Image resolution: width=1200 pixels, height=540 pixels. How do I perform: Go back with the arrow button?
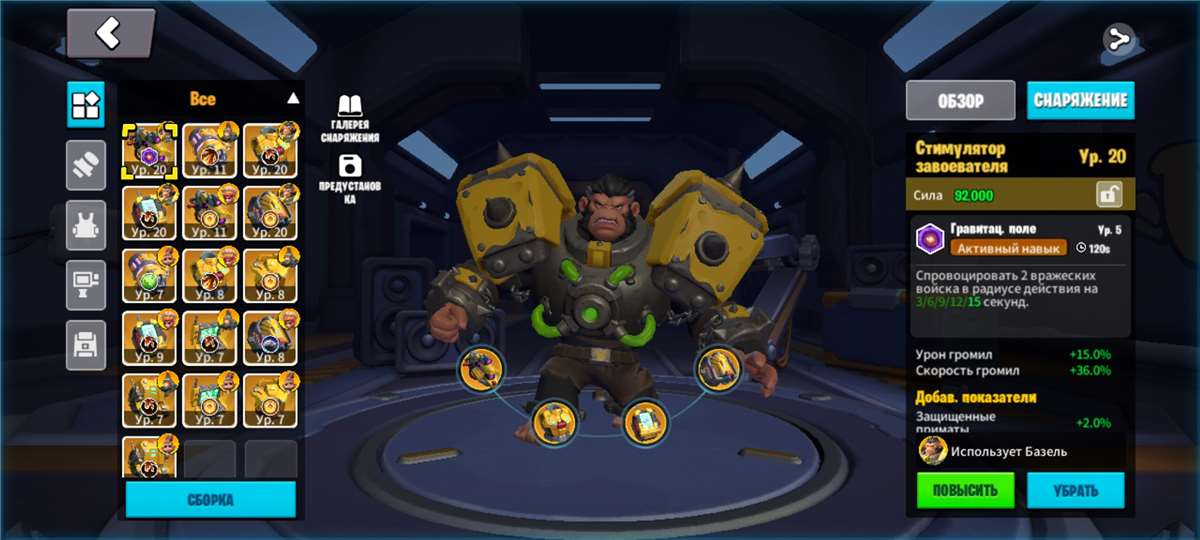tap(110, 34)
